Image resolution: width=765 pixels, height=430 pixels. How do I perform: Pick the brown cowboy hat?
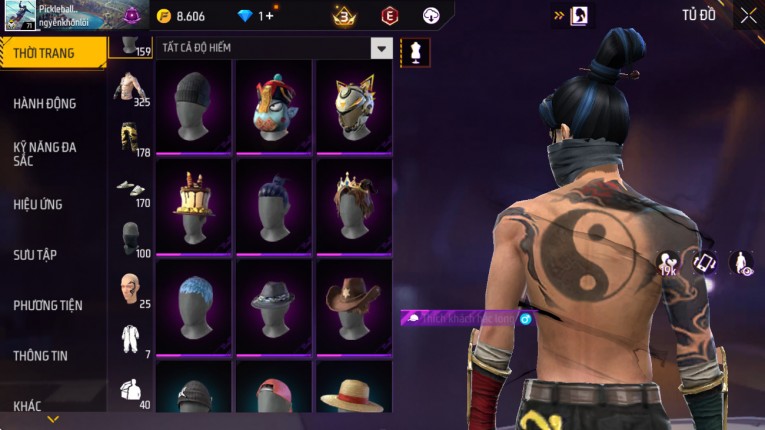353,305
